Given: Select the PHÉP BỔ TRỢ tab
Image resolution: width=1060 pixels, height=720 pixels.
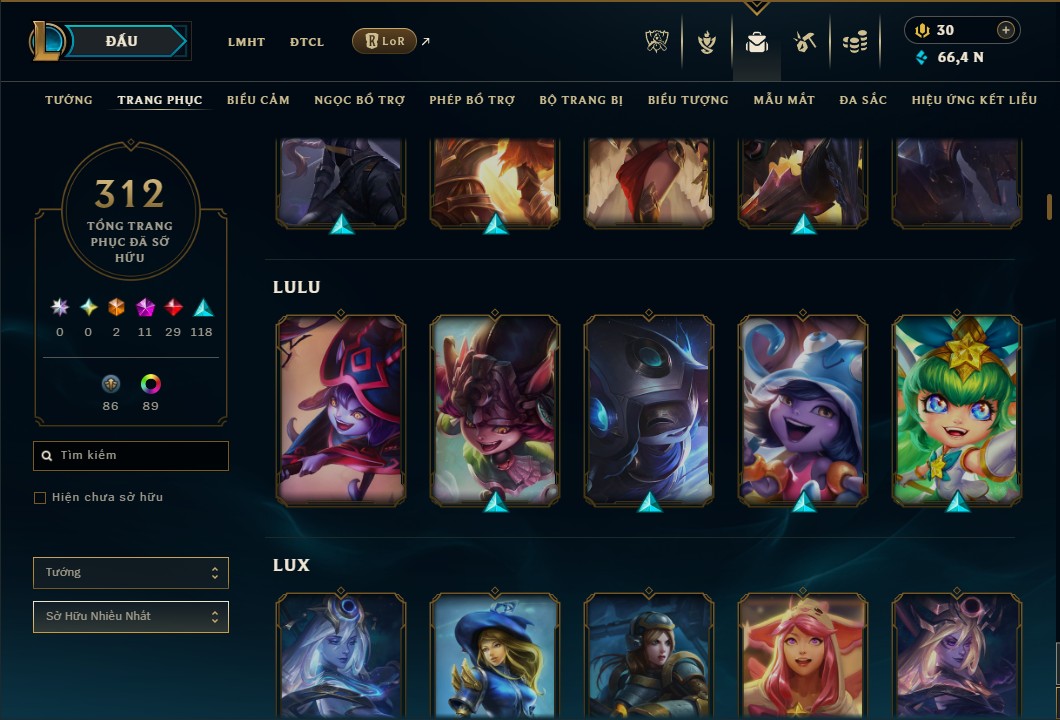Looking at the screenshot, I should tap(472, 100).
